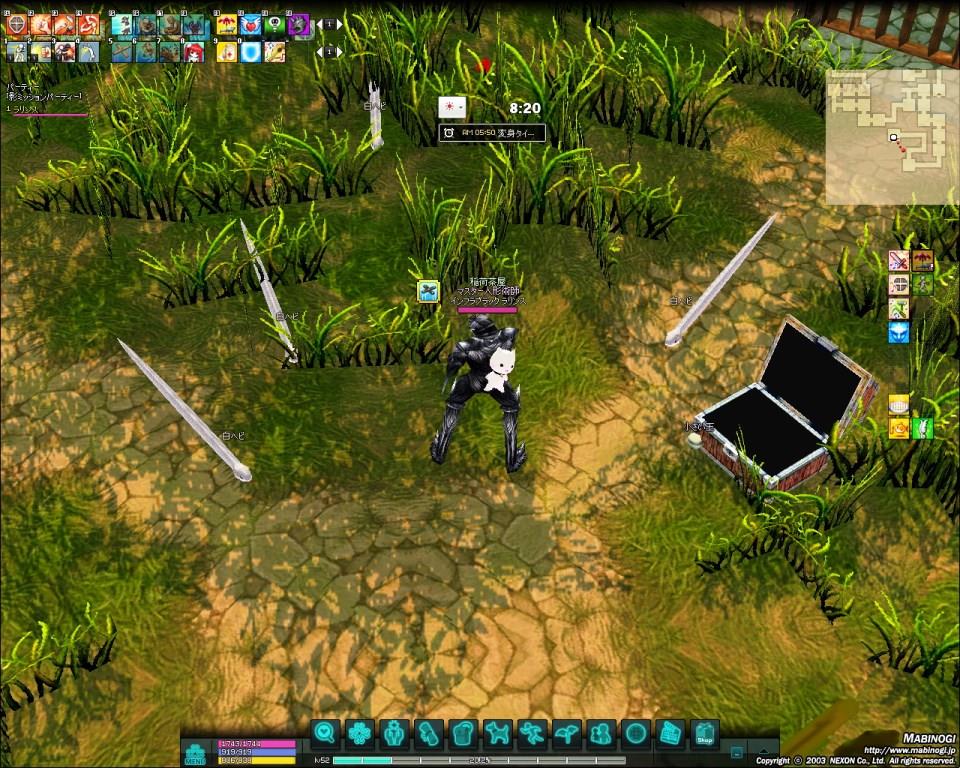The height and width of the screenshot is (768, 960).
Task: Open the Shop from the bottom toolbar
Action: coord(704,734)
